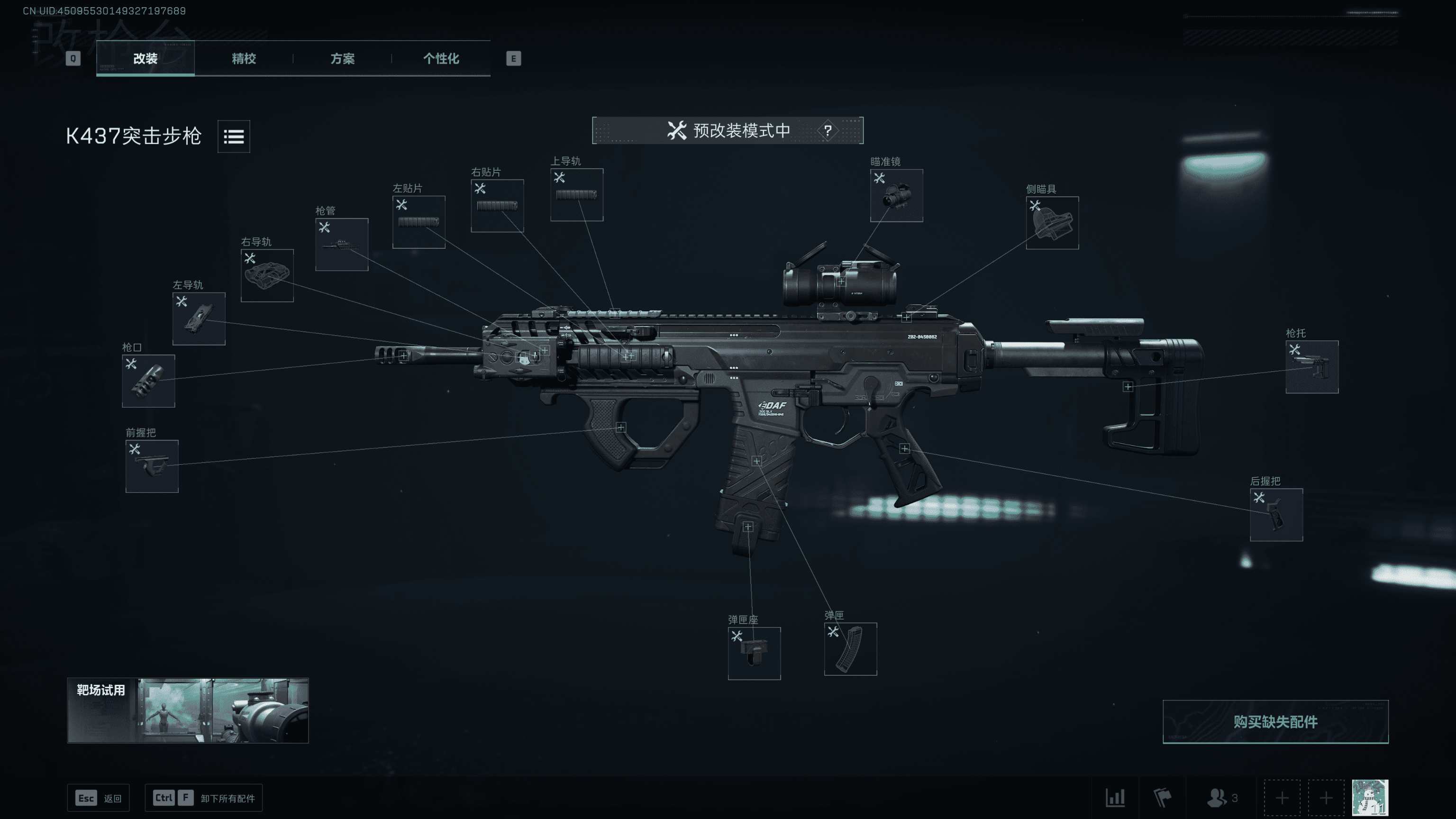The image size is (1456, 819).
Task: Open the 瞄准镜 optic slot
Action: pos(896,196)
